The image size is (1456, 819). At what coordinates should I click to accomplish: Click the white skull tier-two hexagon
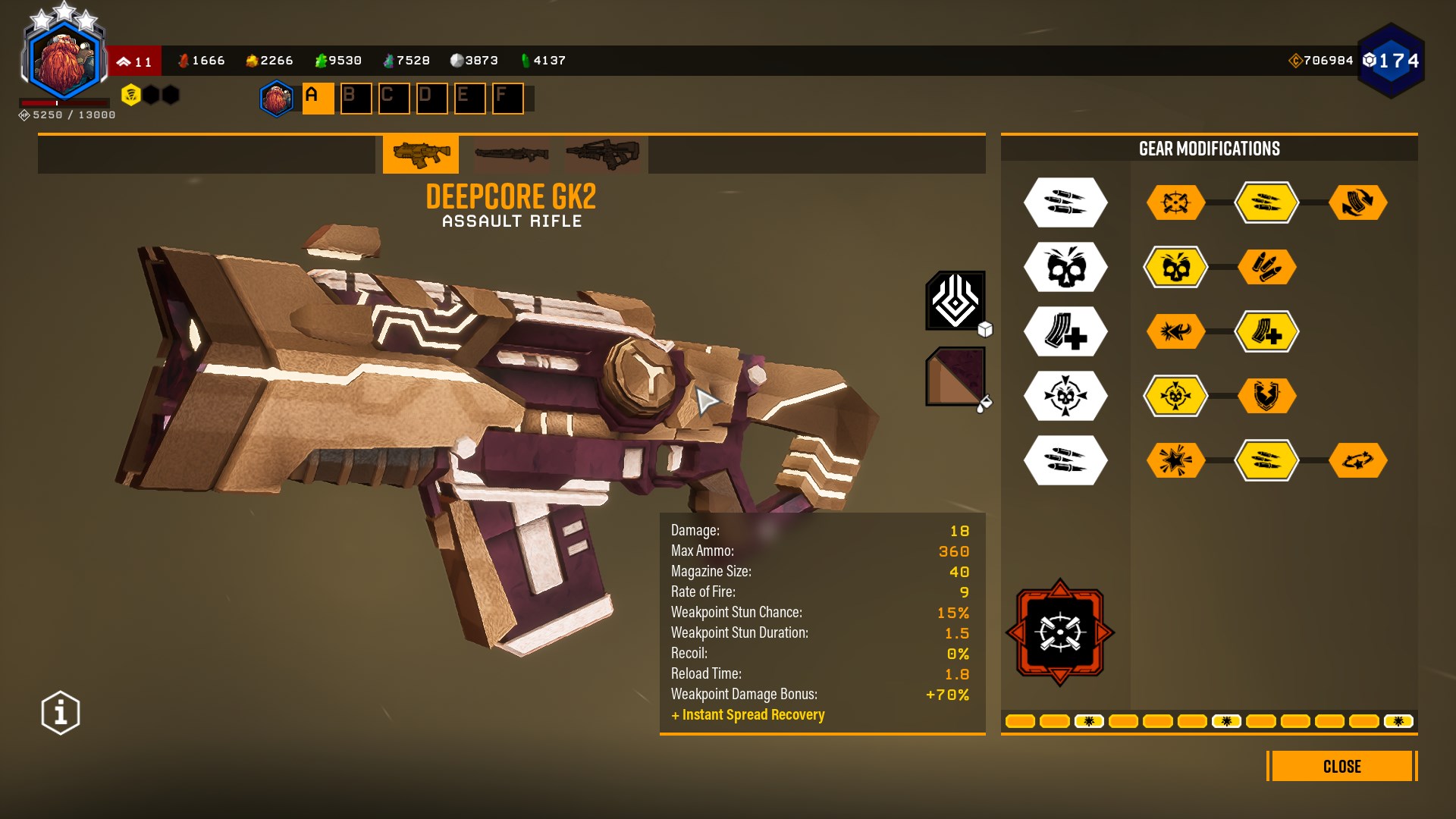[x=1065, y=267]
